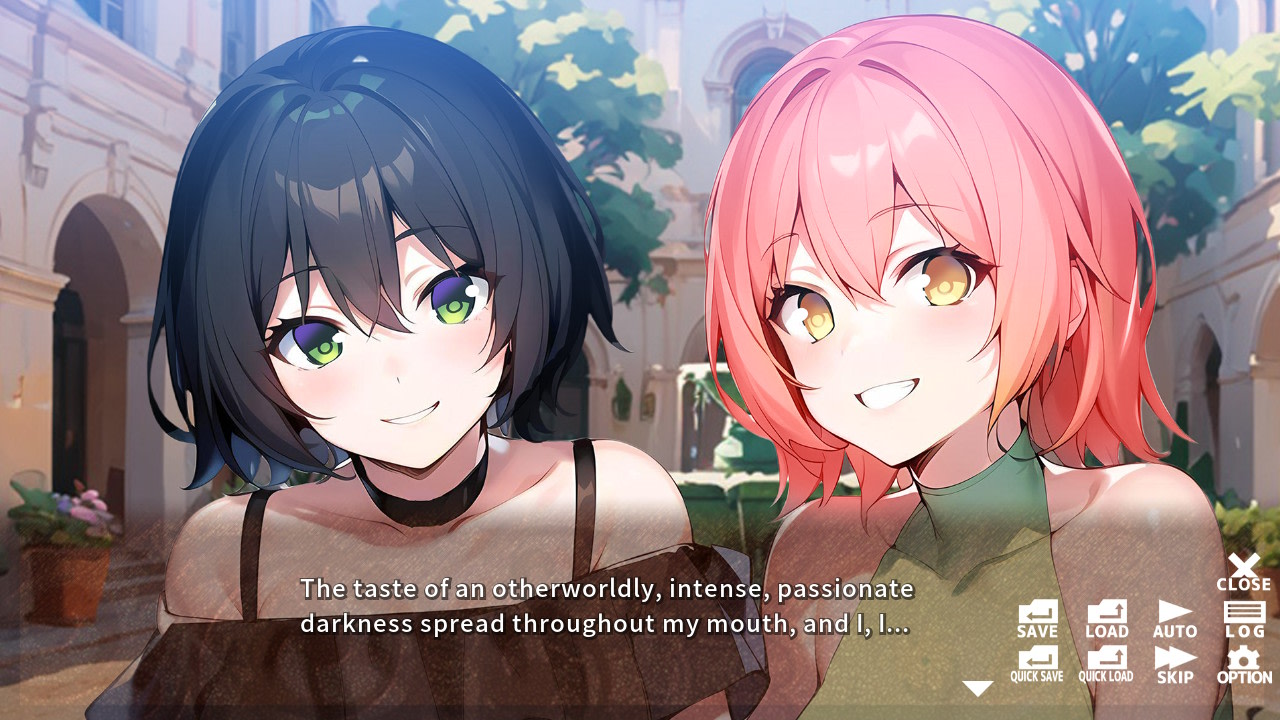The width and height of the screenshot is (1280, 720).
Task: Perform a QUICK LOAD
Action: 1105,666
